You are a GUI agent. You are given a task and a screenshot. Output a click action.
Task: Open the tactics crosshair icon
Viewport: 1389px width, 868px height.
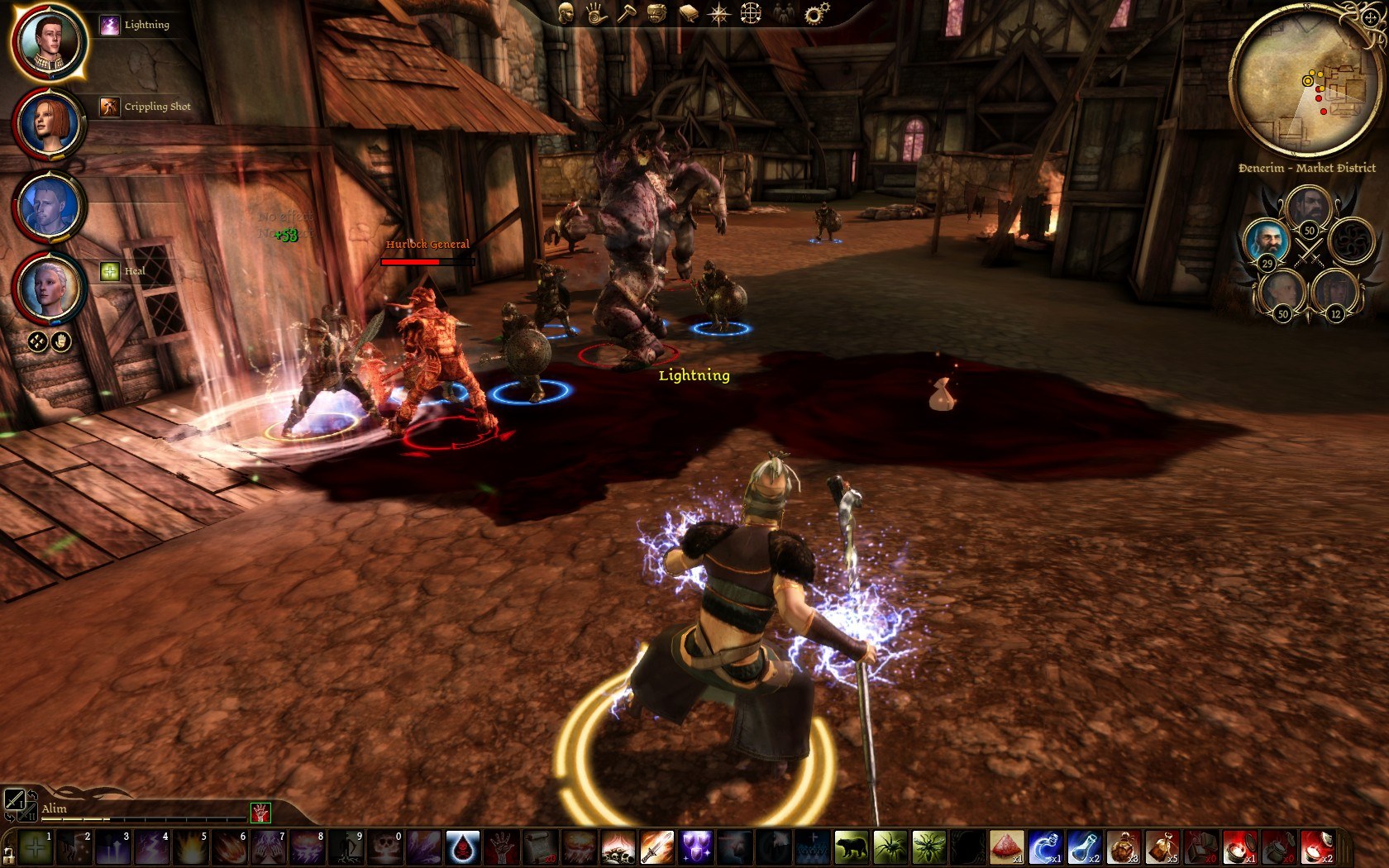751,13
